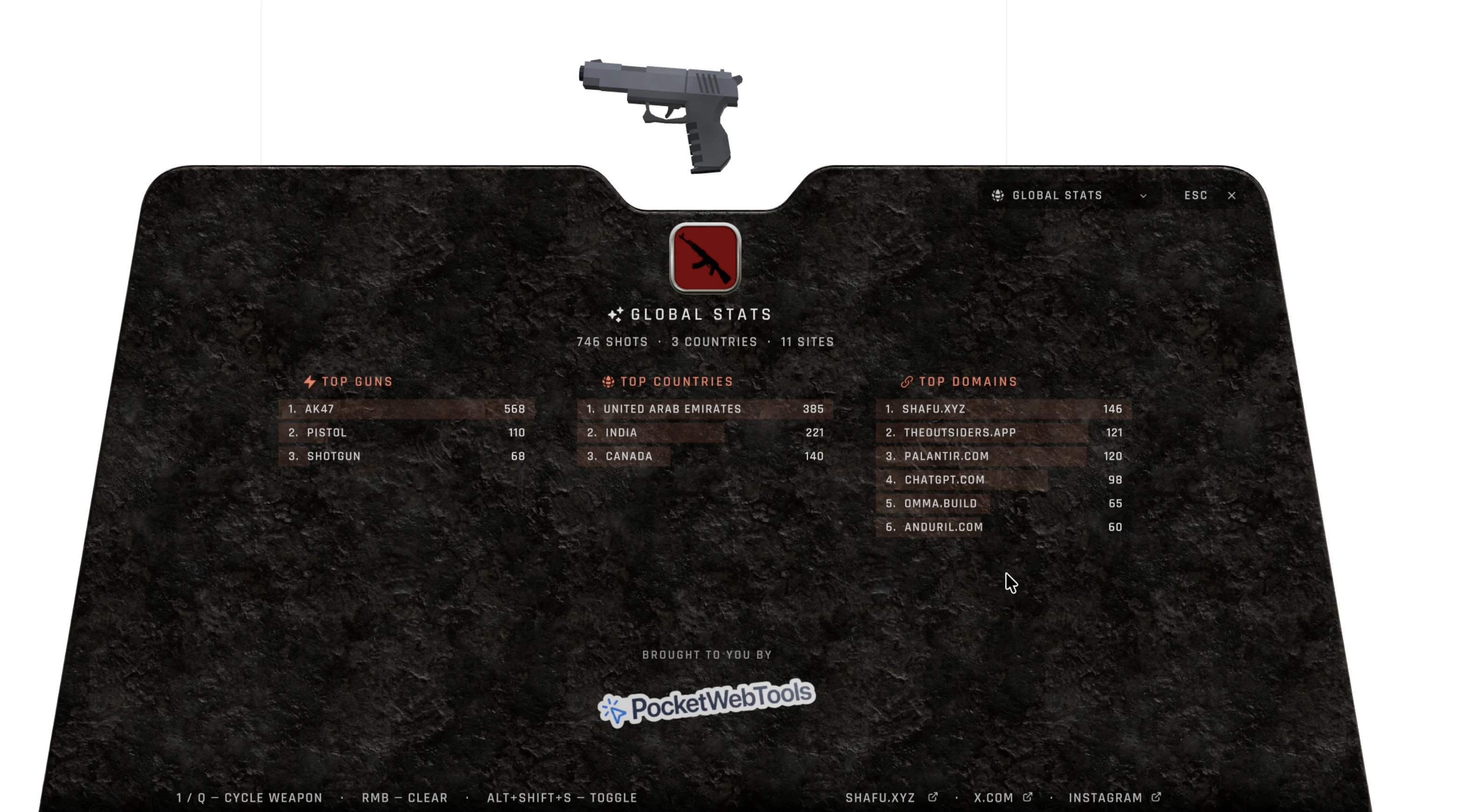Click the globe icon in the GLOBAL STATS selector
1465x812 pixels.
[x=999, y=195]
